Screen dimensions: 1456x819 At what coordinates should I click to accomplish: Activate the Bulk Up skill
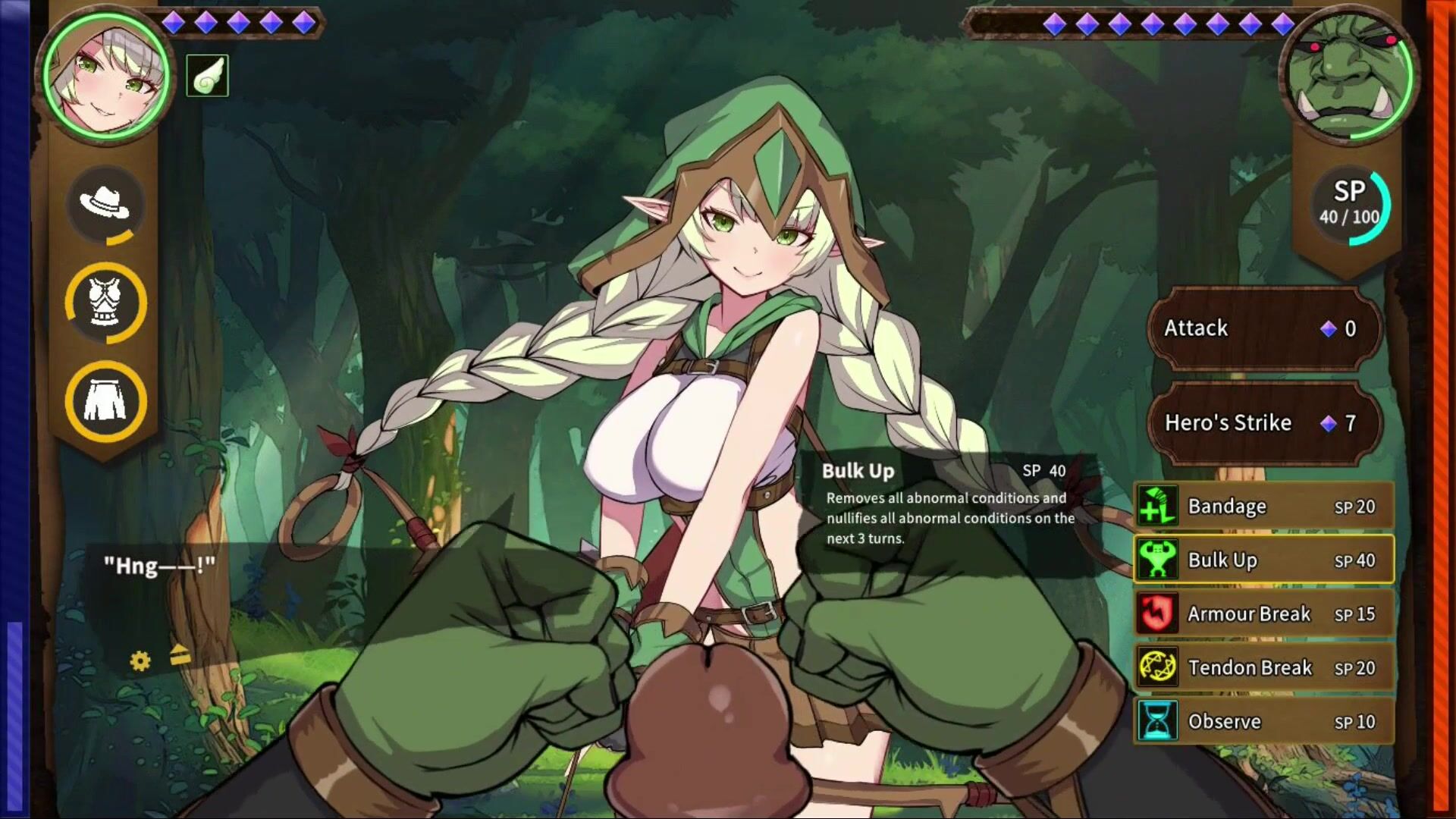click(1263, 560)
